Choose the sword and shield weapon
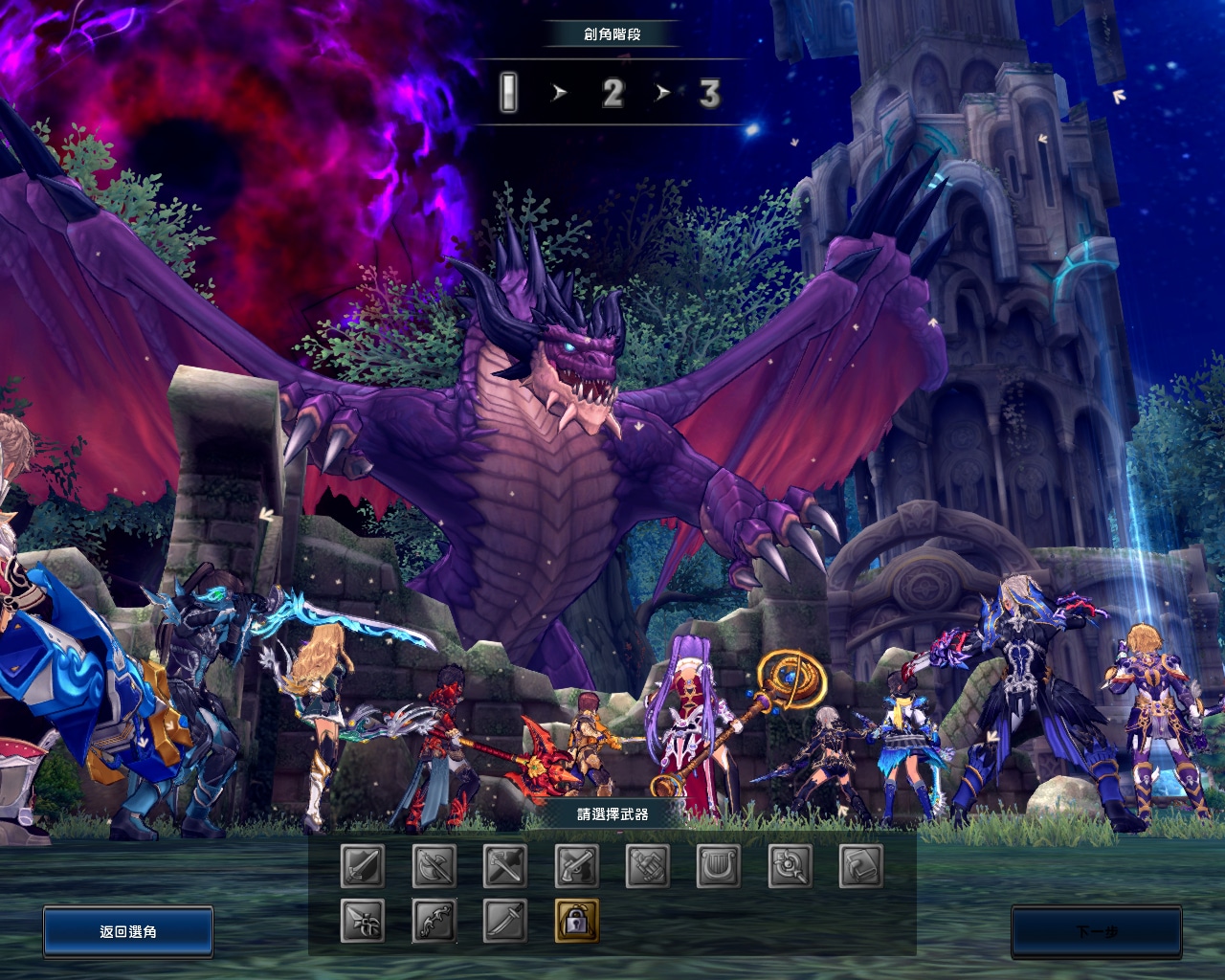Screen dimensions: 1225x980 363,866
